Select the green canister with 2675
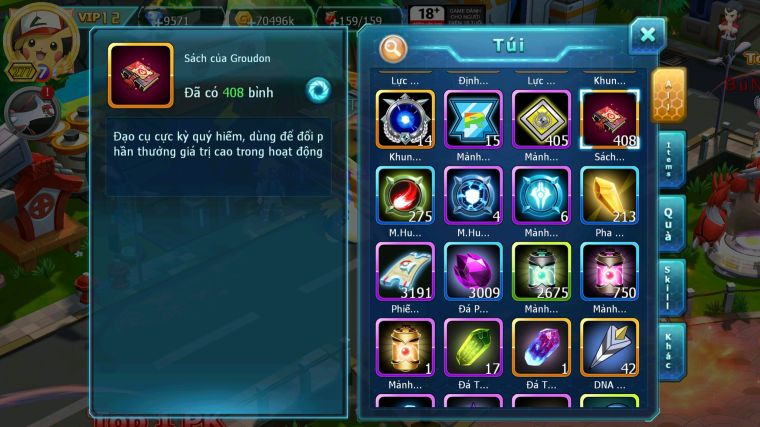760x427 pixels. click(x=541, y=271)
